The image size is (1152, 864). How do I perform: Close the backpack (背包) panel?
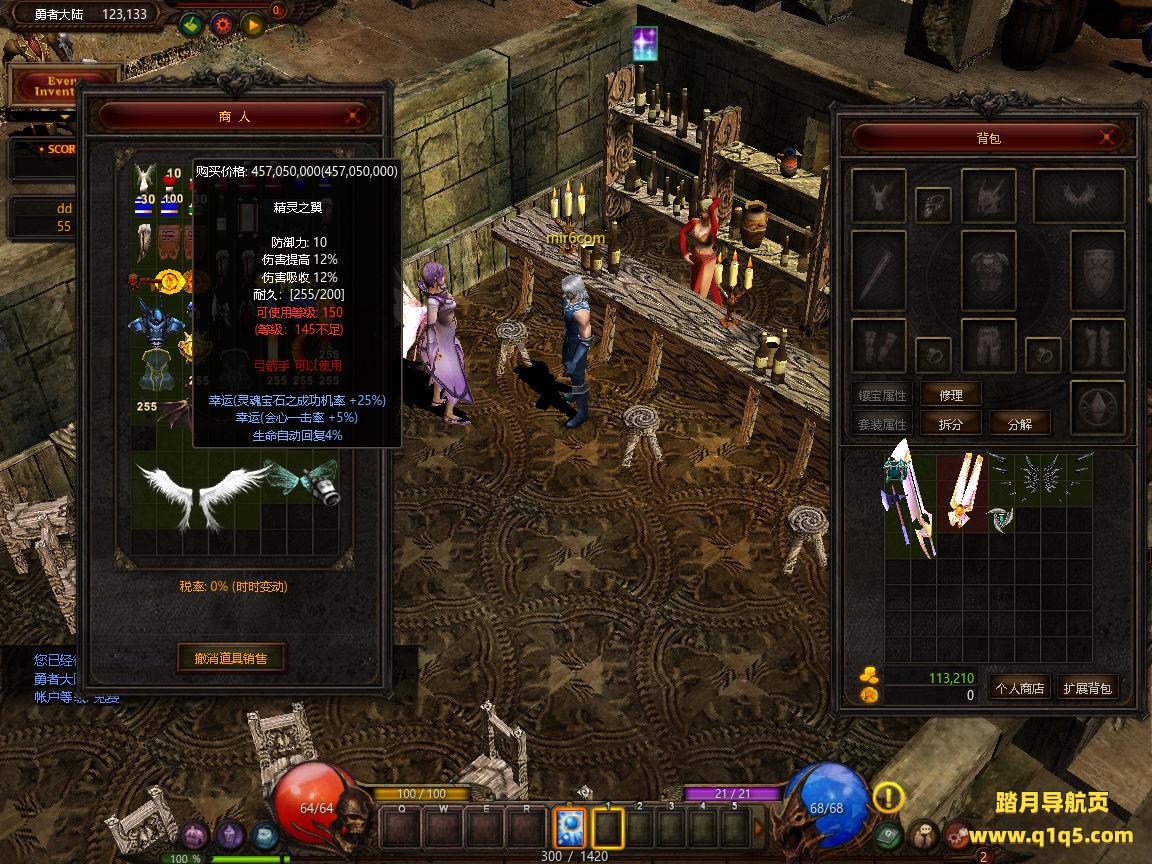(1106, 137)
